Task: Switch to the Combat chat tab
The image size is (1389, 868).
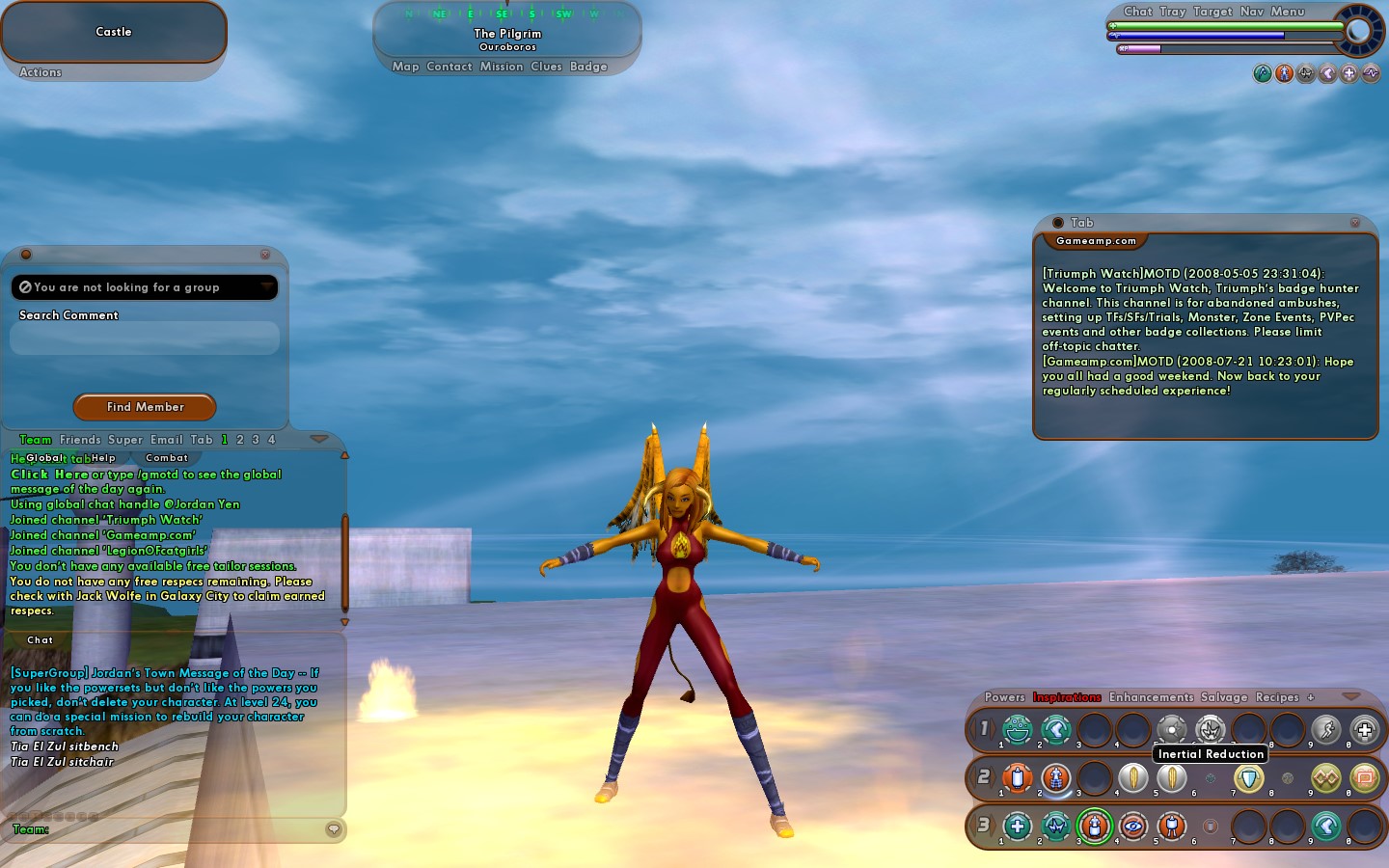Action: coord(167,458)
